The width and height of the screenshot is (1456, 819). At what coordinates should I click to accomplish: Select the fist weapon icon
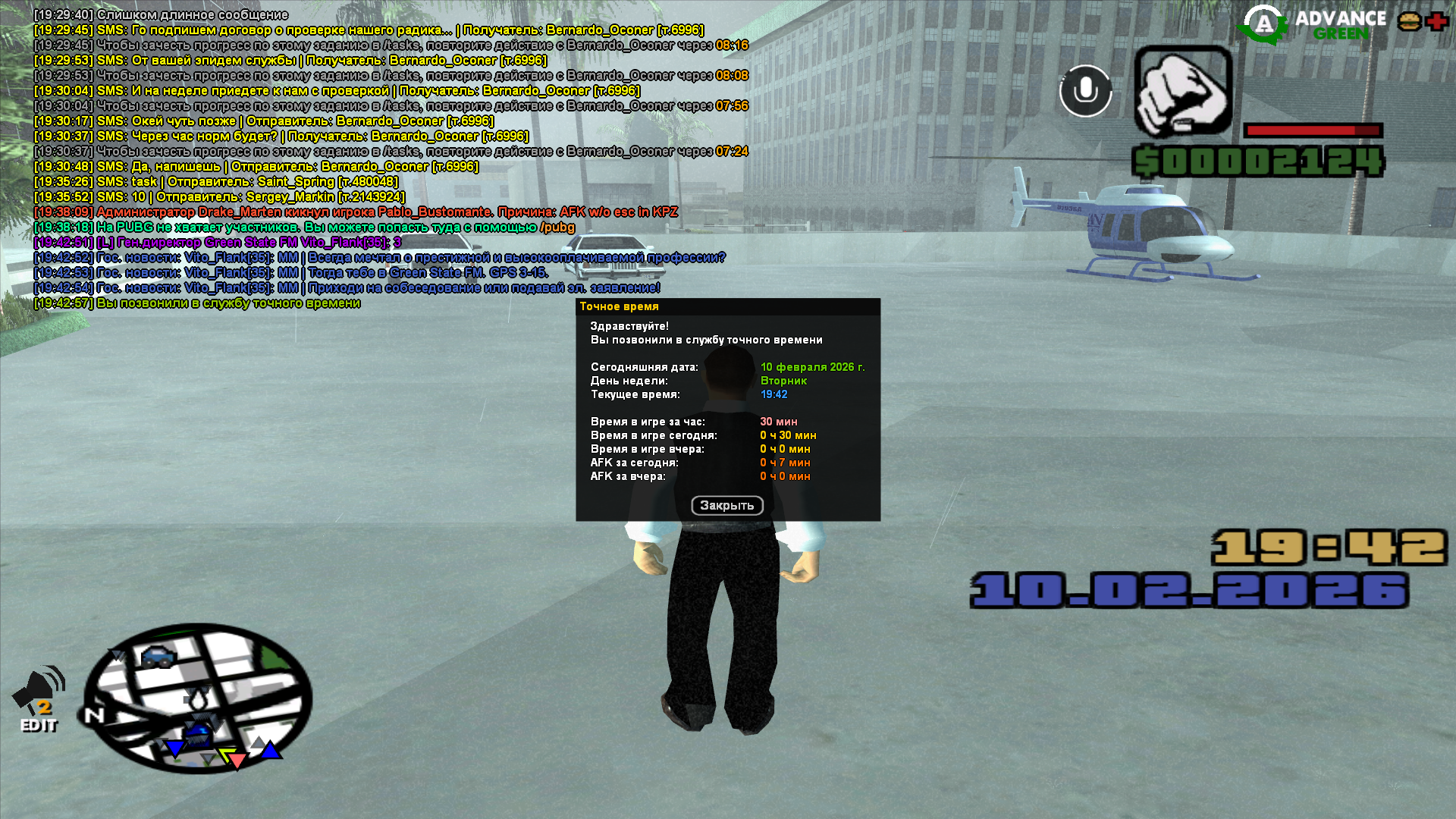(x=1182, y=91)
